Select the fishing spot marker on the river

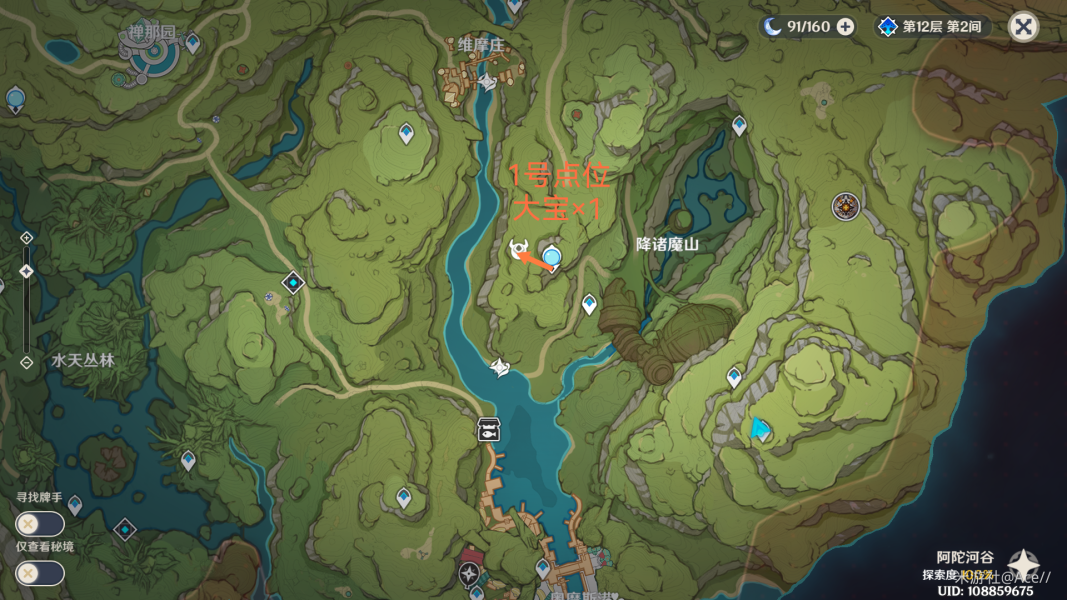pyautogui.click(x=488, y=428)
